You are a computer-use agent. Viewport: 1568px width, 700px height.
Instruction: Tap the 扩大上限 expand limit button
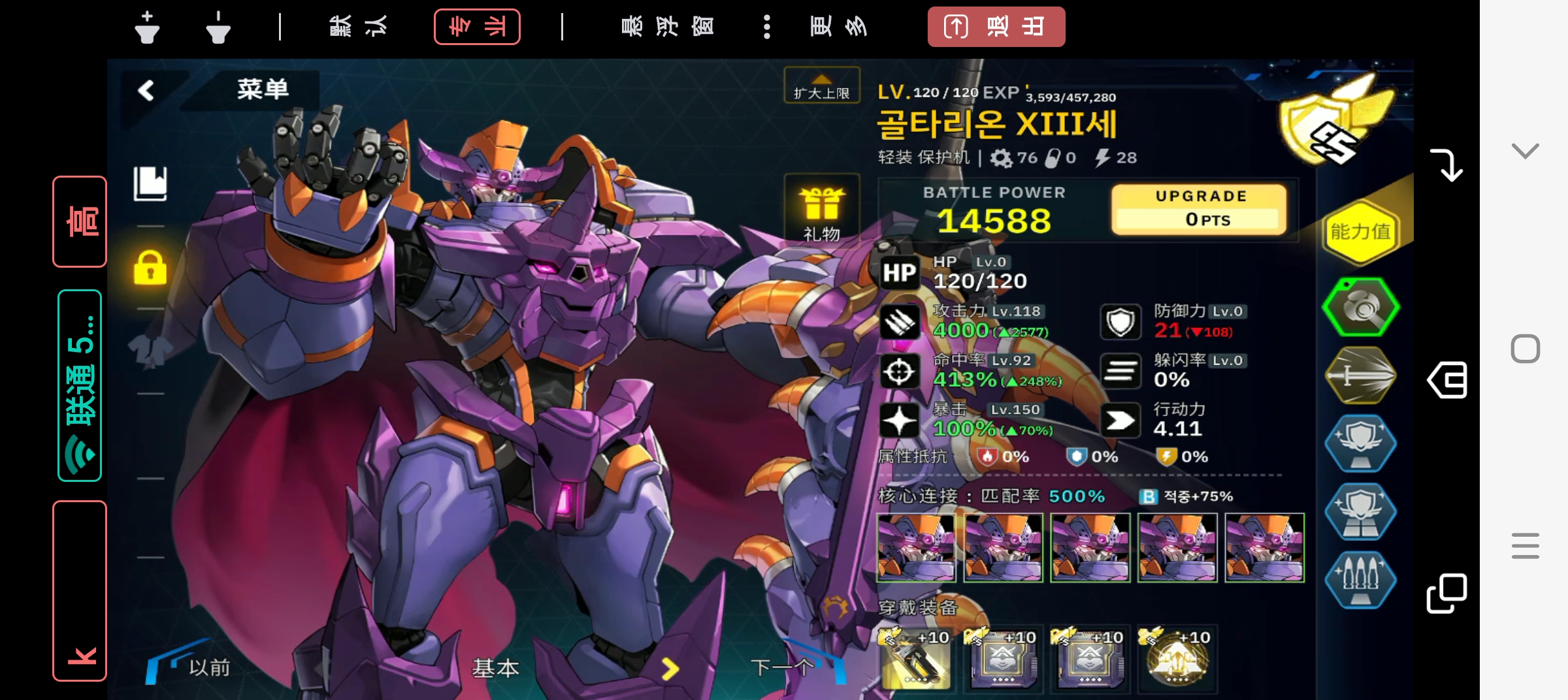point(821,86)
